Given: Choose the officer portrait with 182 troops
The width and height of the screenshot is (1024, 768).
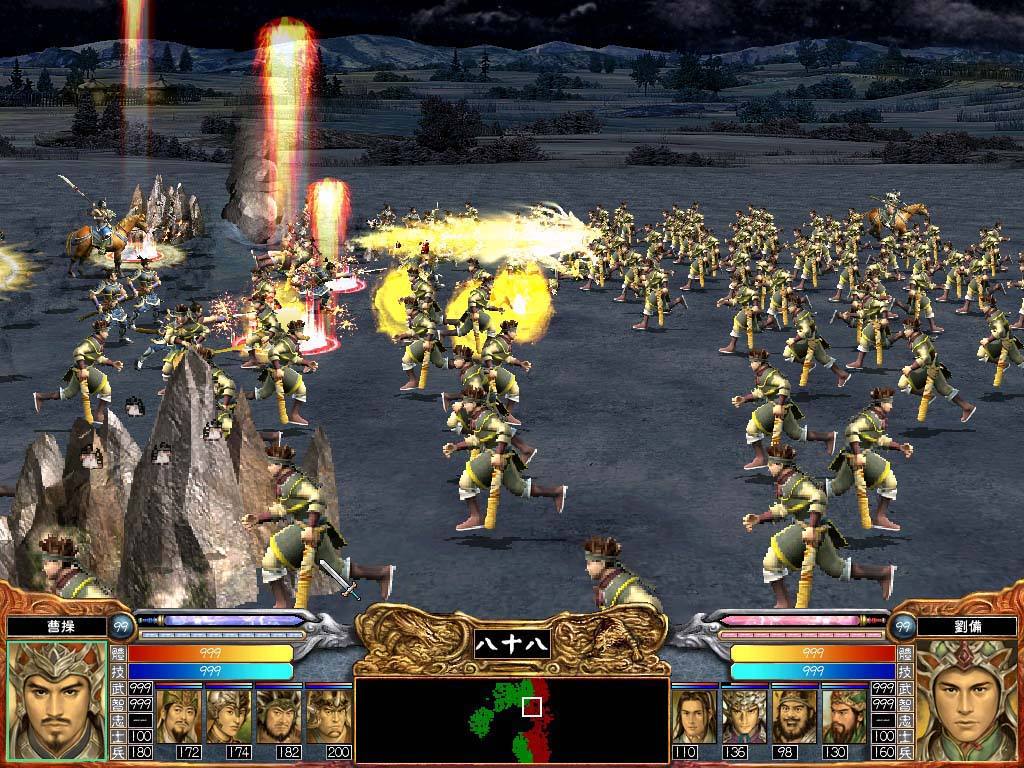Looking at the screenshot, I should coord(278,714).
